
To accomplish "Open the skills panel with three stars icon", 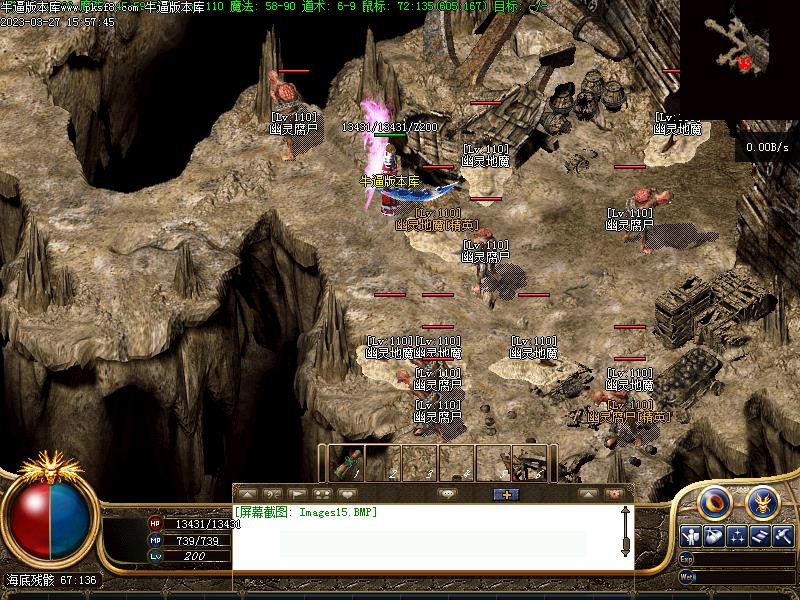I will 737,536.
